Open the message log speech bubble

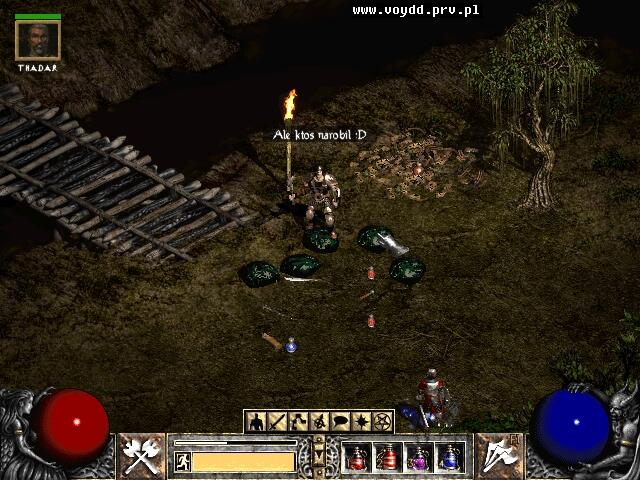pos(340,421)
